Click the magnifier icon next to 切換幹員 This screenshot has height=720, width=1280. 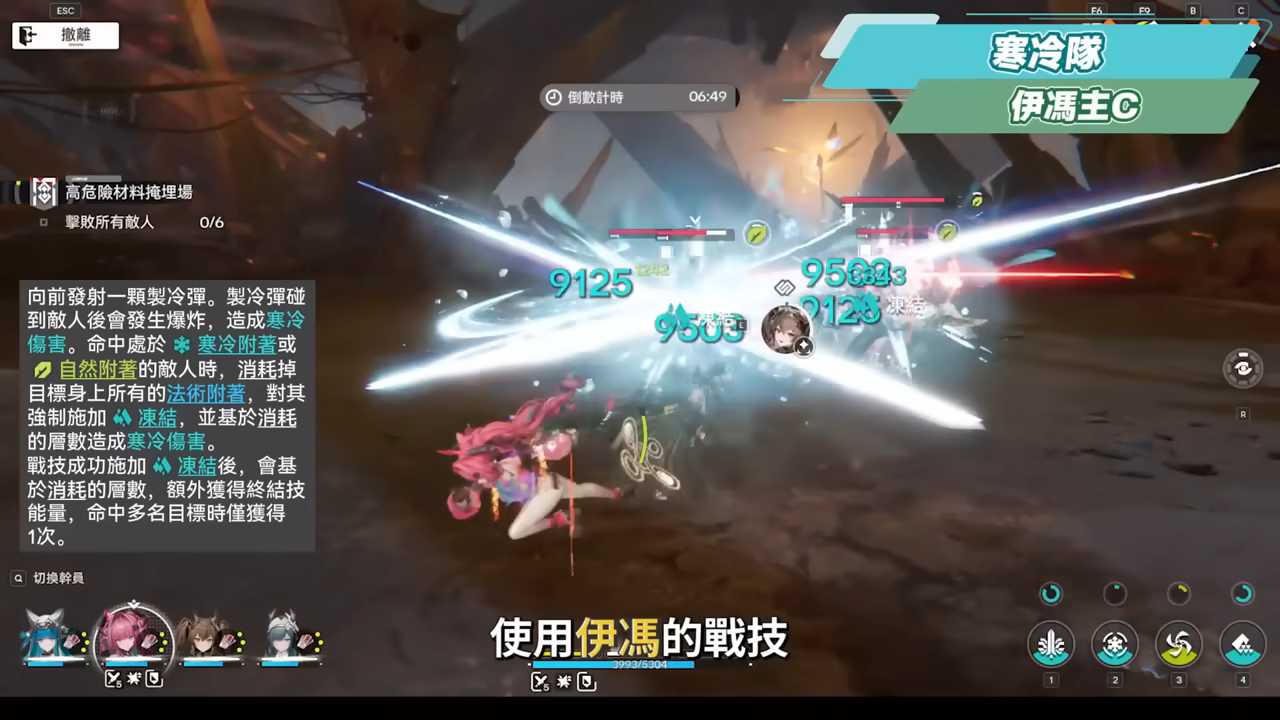(17, 577)
